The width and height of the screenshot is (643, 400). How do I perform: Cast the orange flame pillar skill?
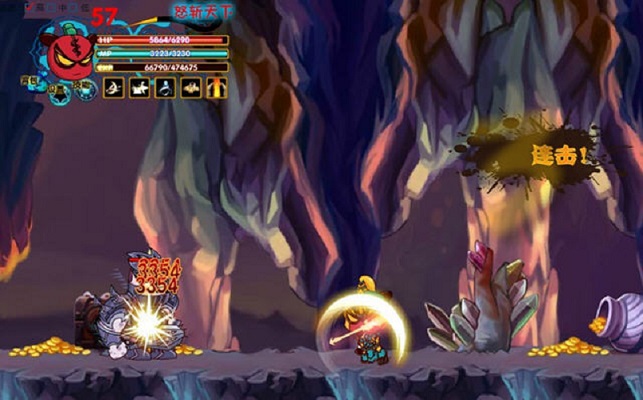click(x=216, y=88)
